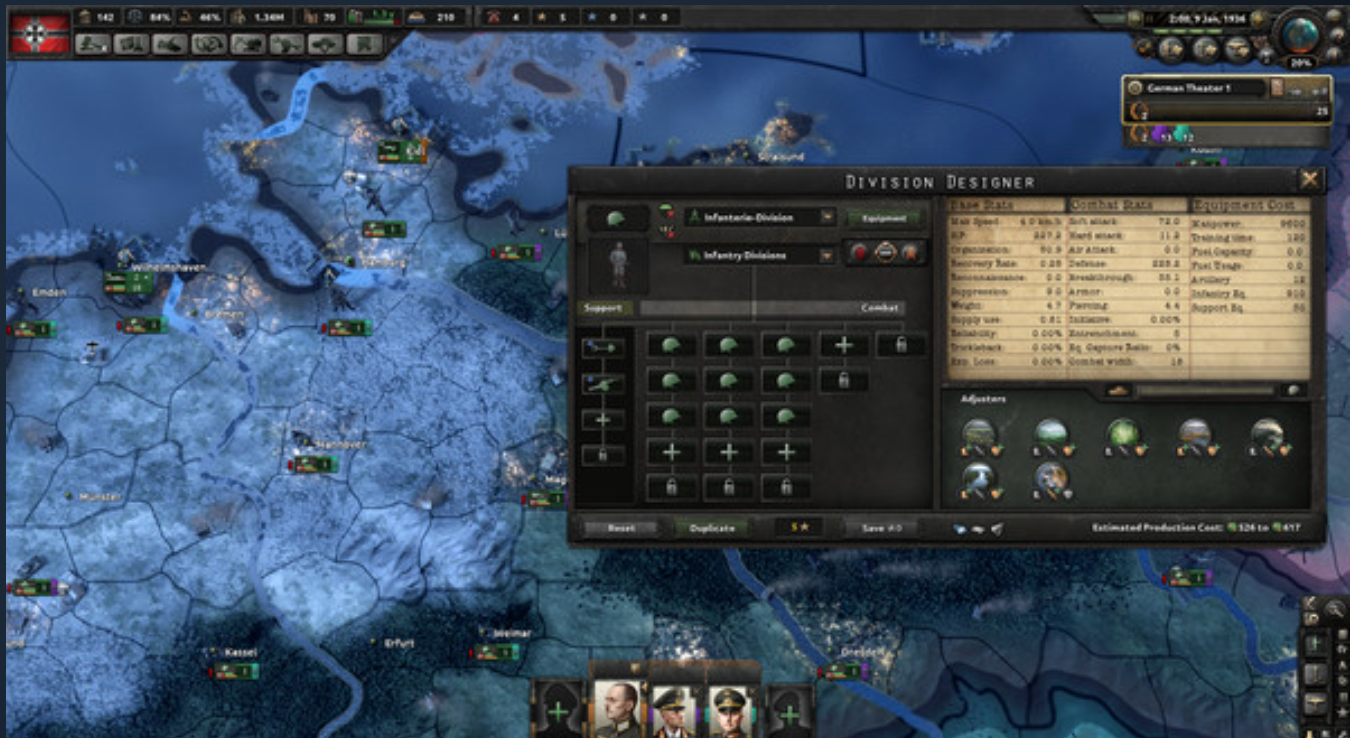Duplicate the current division template
The width and height of the screenshot is (1350, 738).
coord(711,527)
